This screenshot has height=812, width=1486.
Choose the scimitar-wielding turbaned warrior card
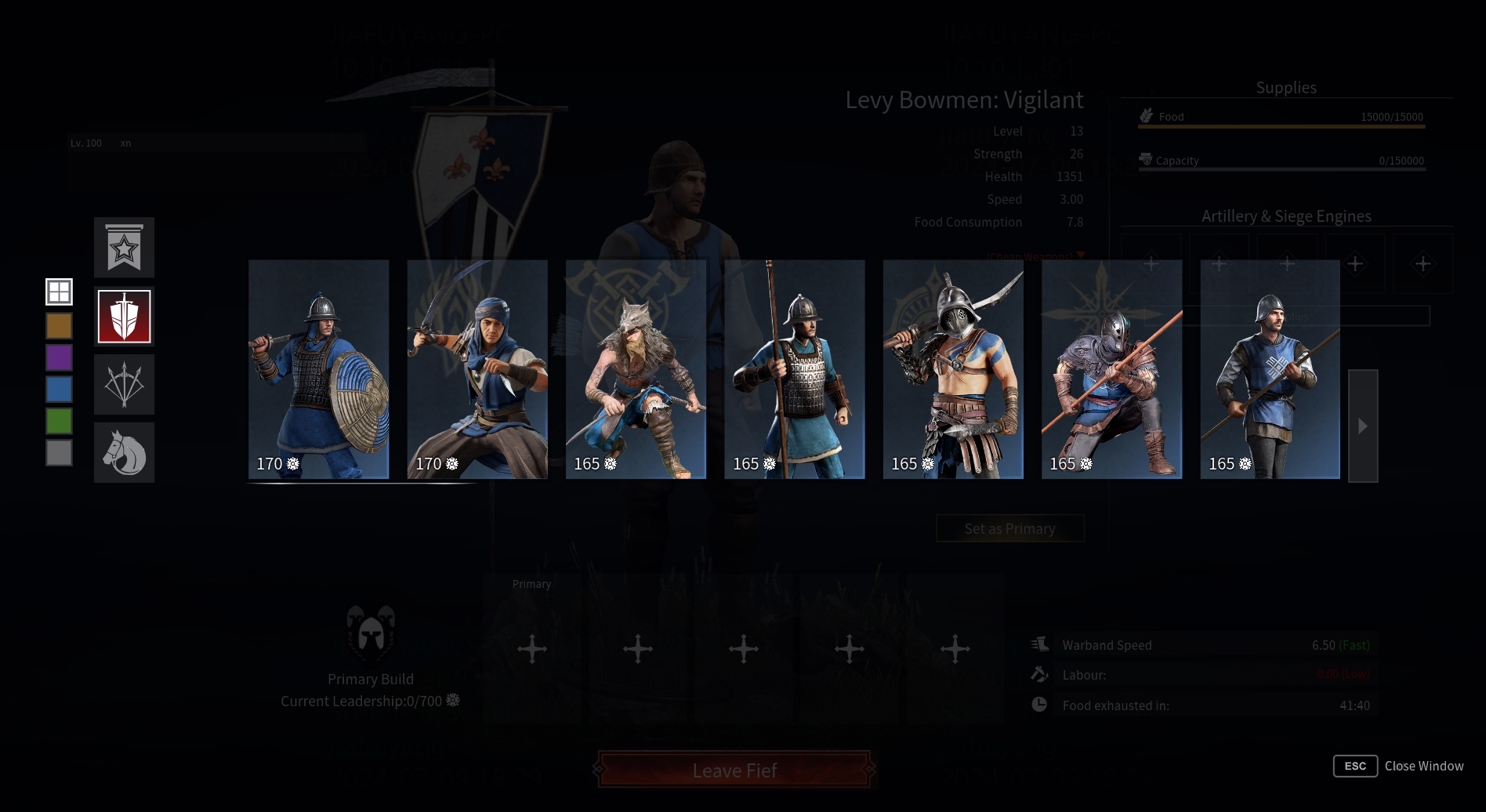pos(477,369)
